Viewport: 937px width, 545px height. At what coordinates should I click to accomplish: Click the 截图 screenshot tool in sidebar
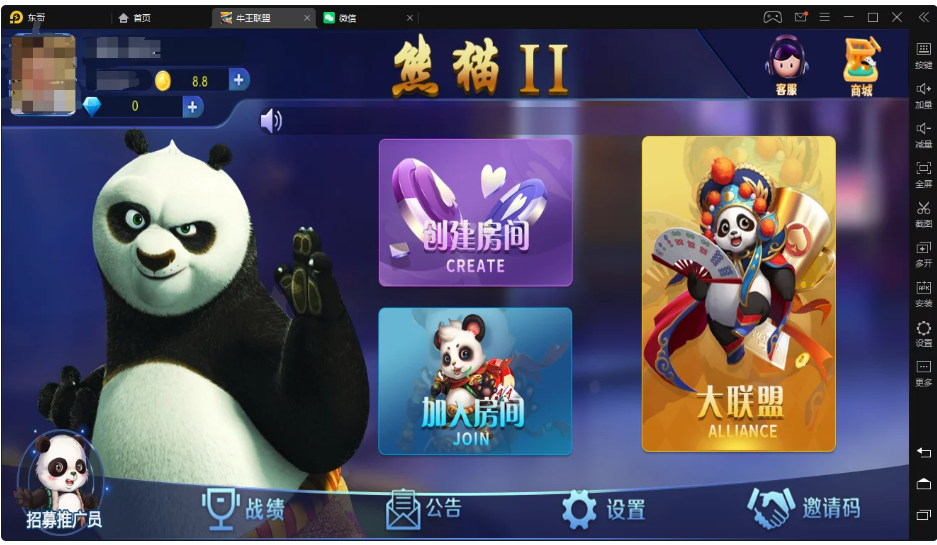923,212
